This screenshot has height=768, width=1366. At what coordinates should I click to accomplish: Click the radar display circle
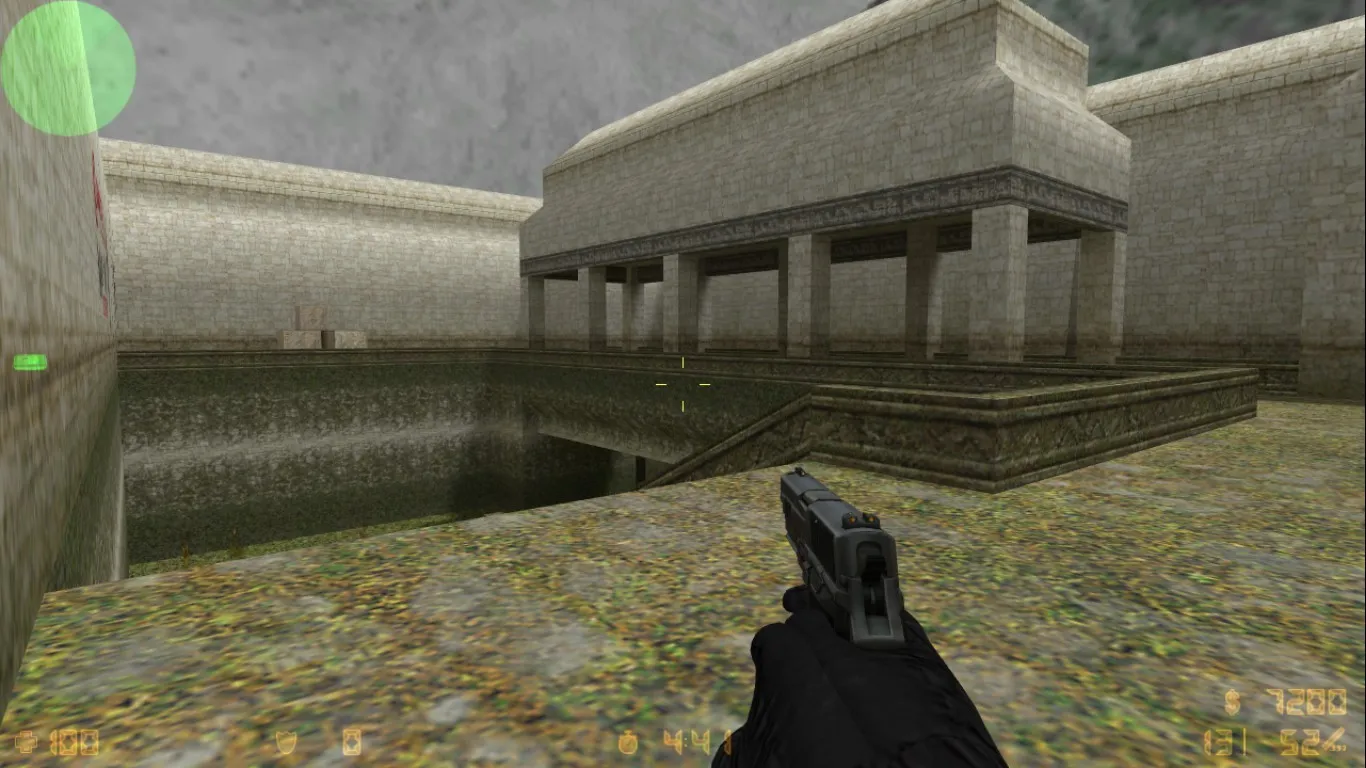[65, 65]
